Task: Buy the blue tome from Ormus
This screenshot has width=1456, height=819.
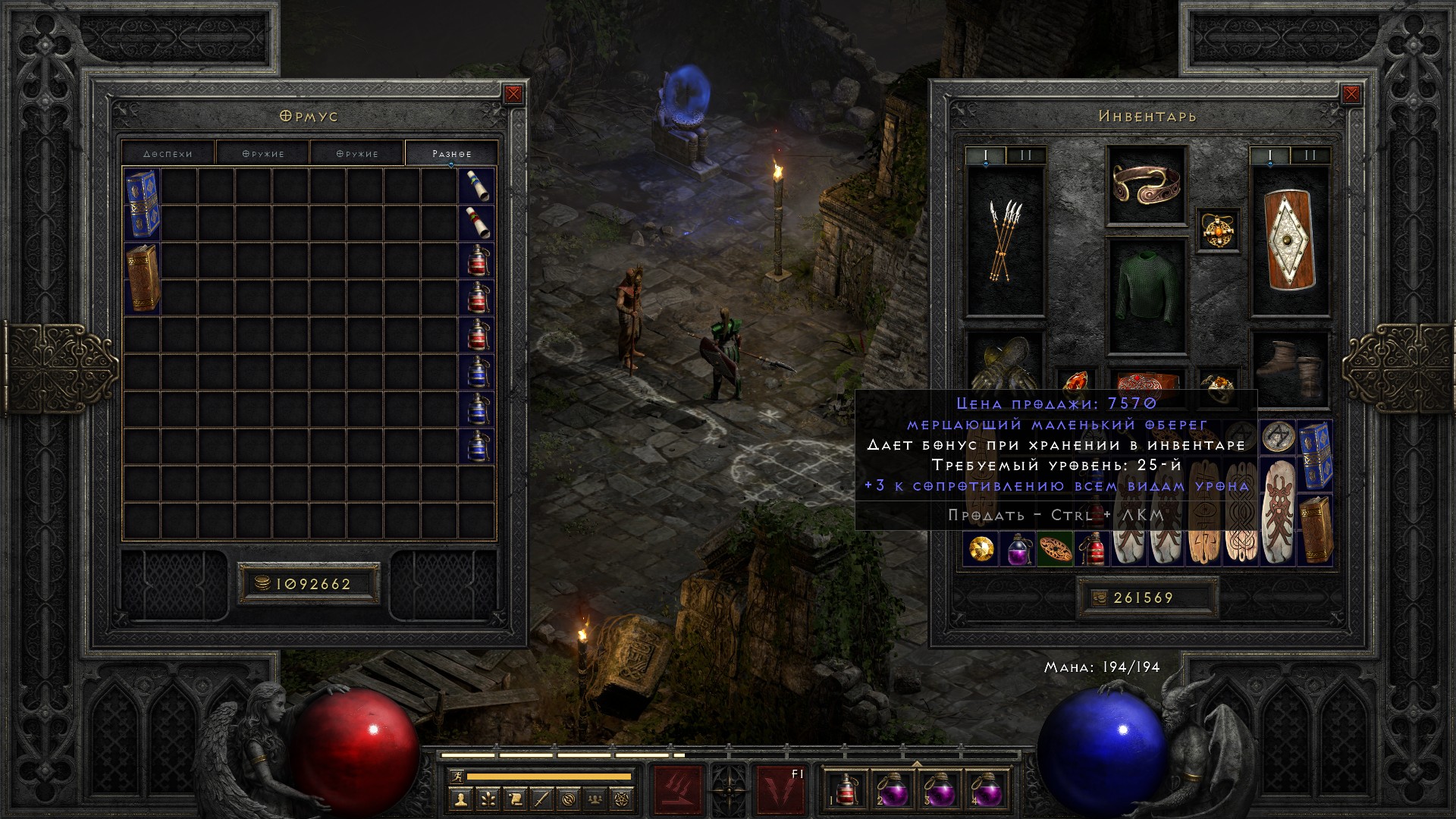Action: (x=142, y=204)
